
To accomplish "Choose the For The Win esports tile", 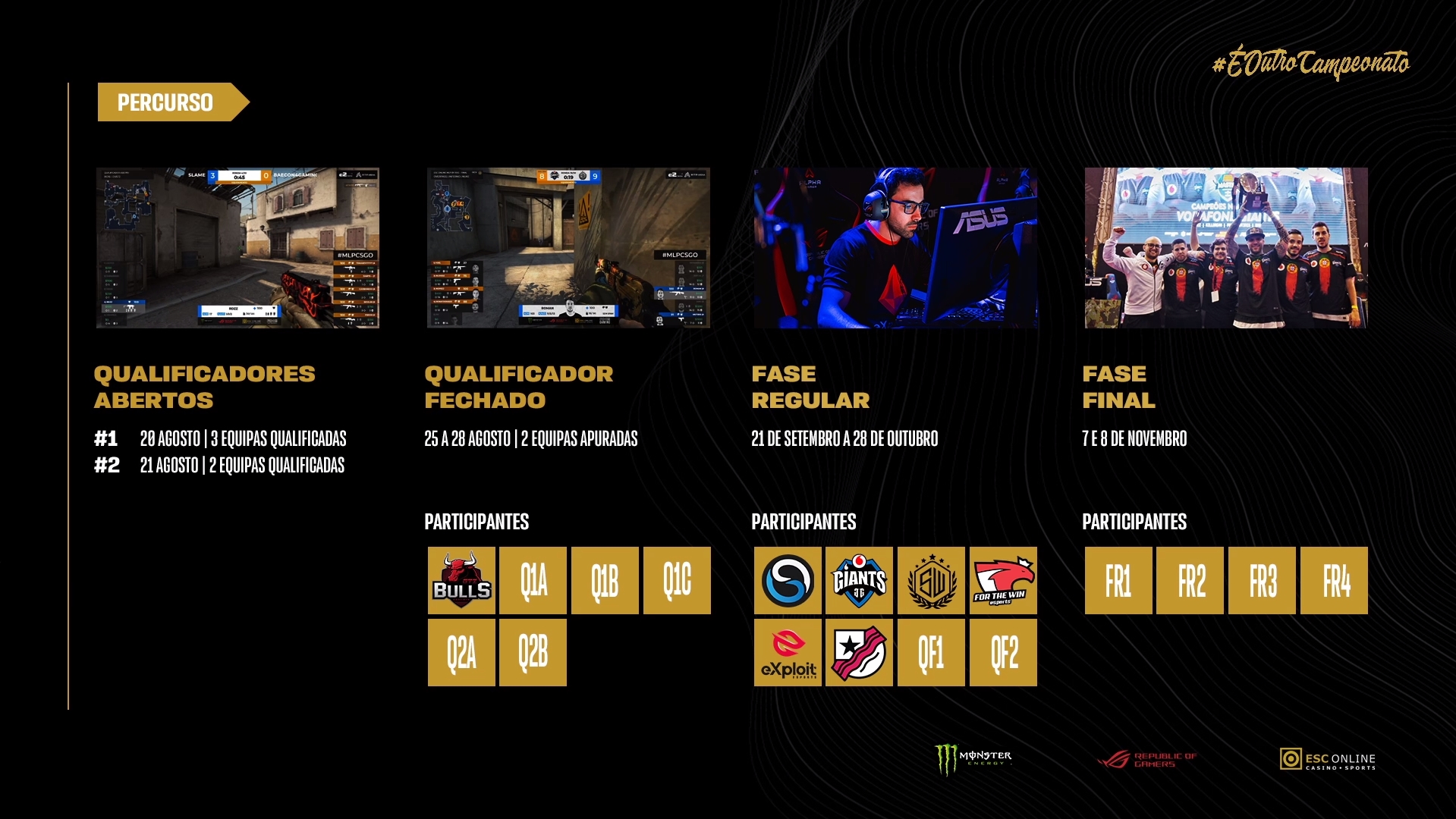I will coord(1003,581).
